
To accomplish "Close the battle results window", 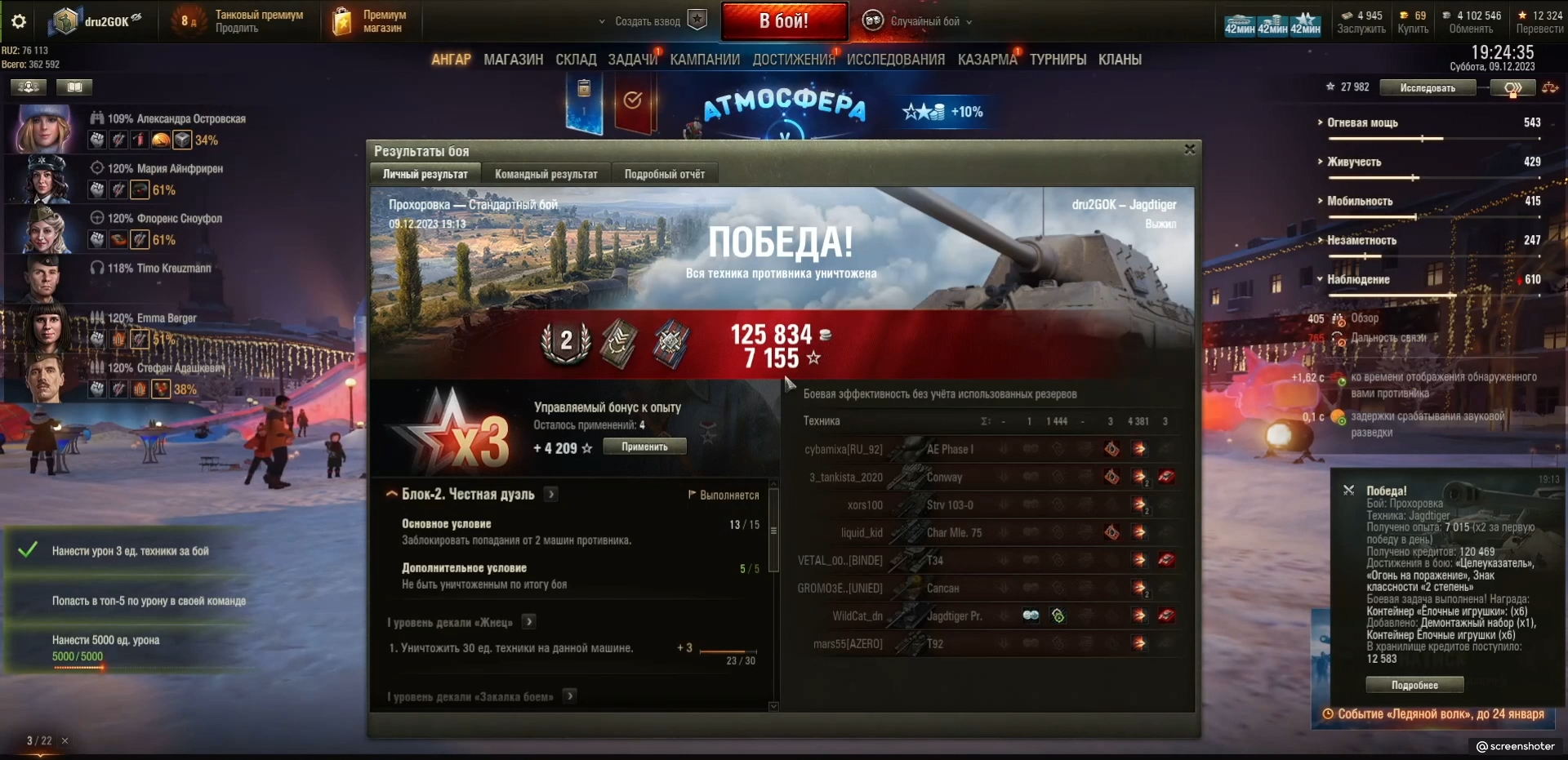I will coord(1190,149).
